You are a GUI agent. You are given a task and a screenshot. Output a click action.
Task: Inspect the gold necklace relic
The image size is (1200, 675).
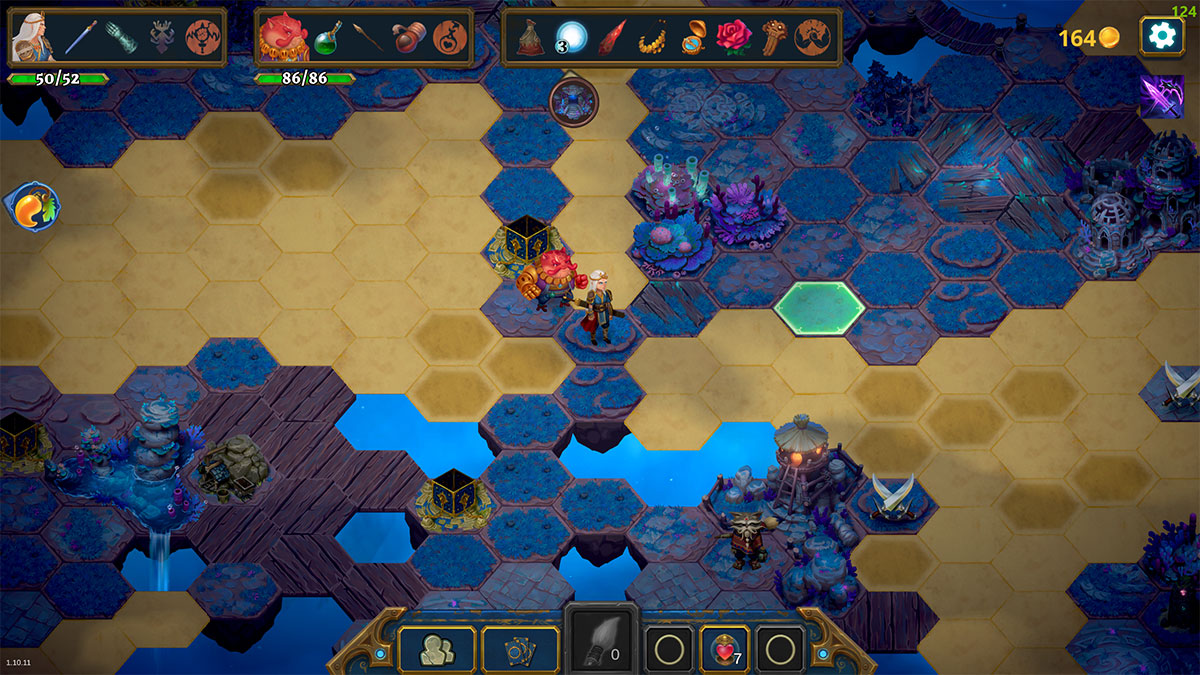653,38
